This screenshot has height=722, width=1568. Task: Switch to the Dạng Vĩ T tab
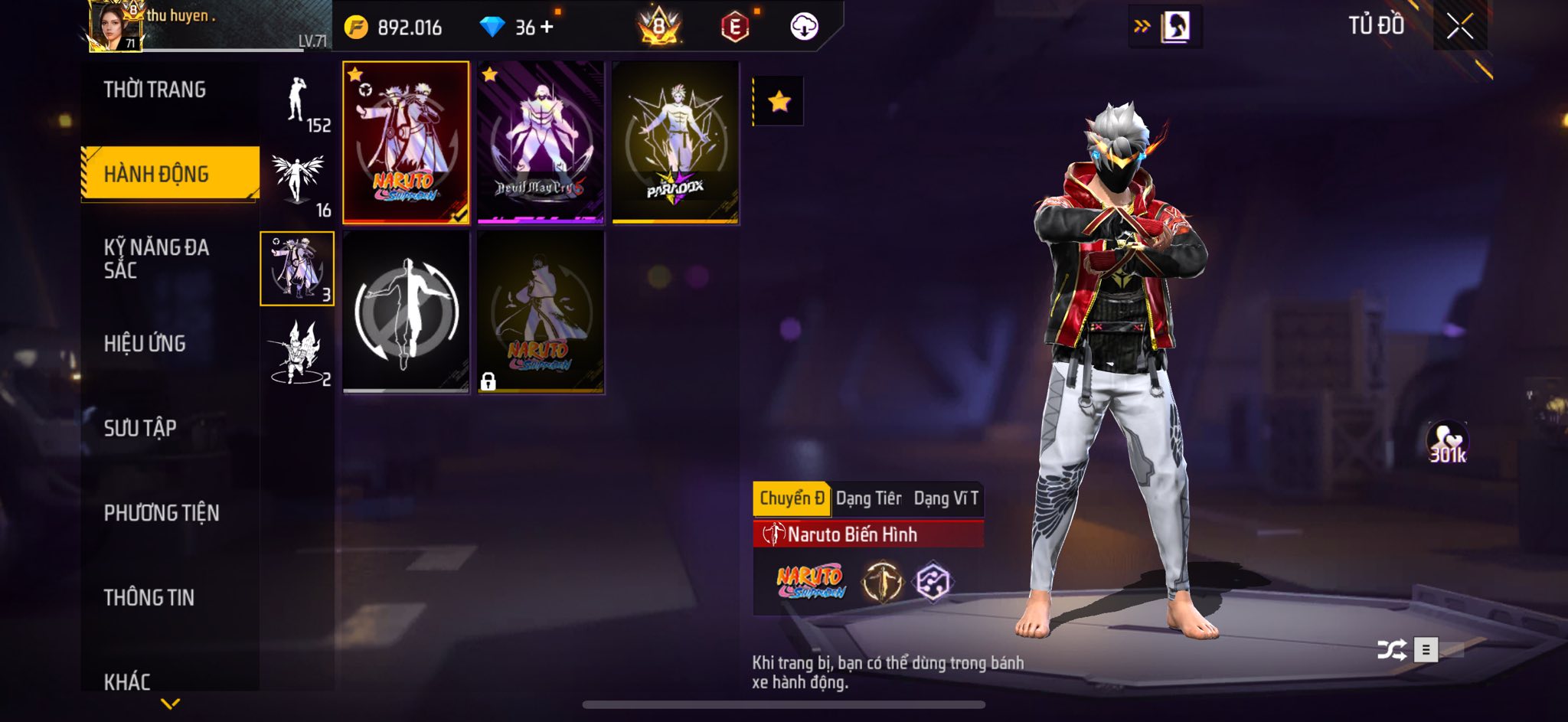pos(946,498)
